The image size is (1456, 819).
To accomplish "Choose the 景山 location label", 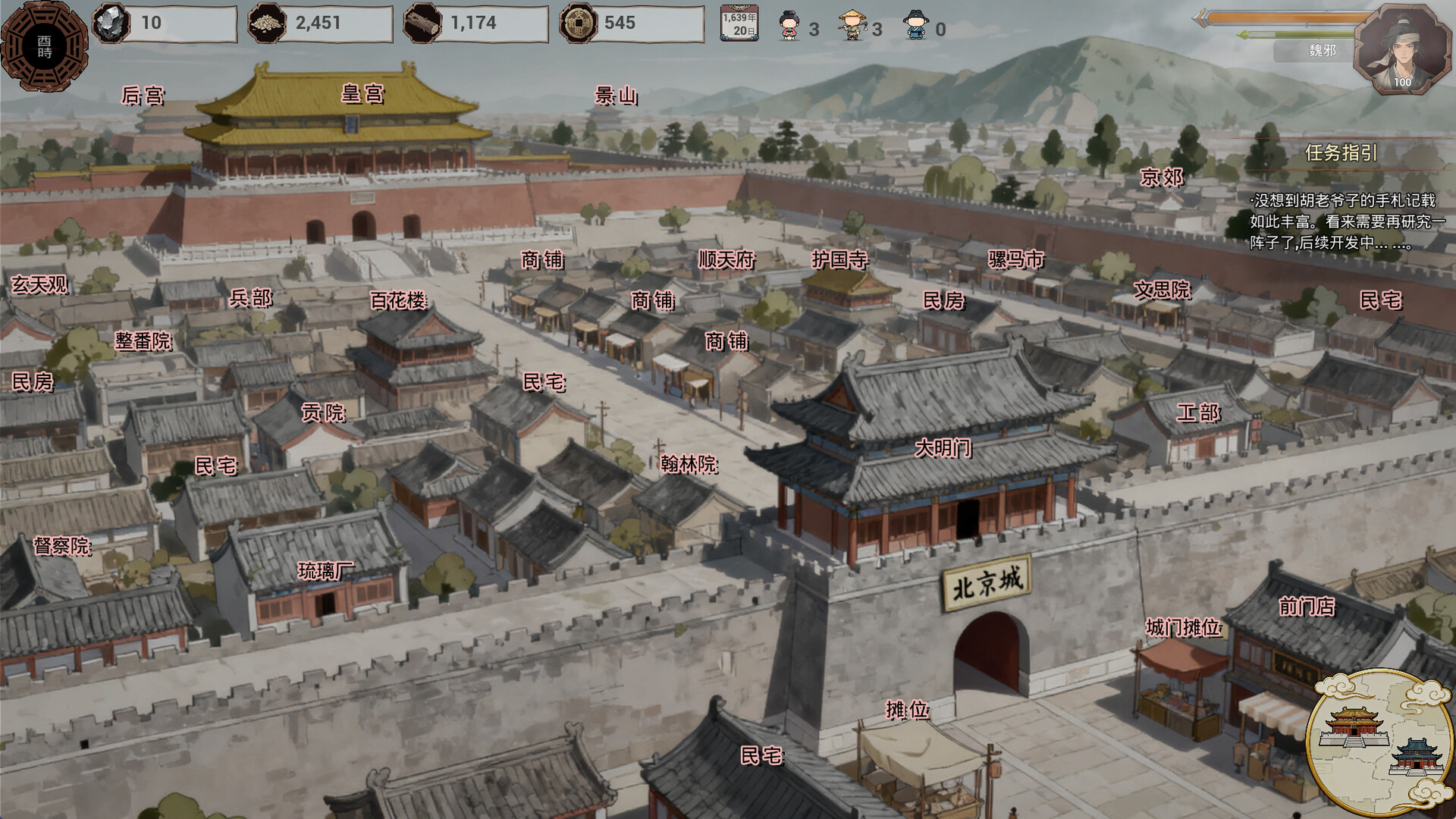I will point(616,96).
